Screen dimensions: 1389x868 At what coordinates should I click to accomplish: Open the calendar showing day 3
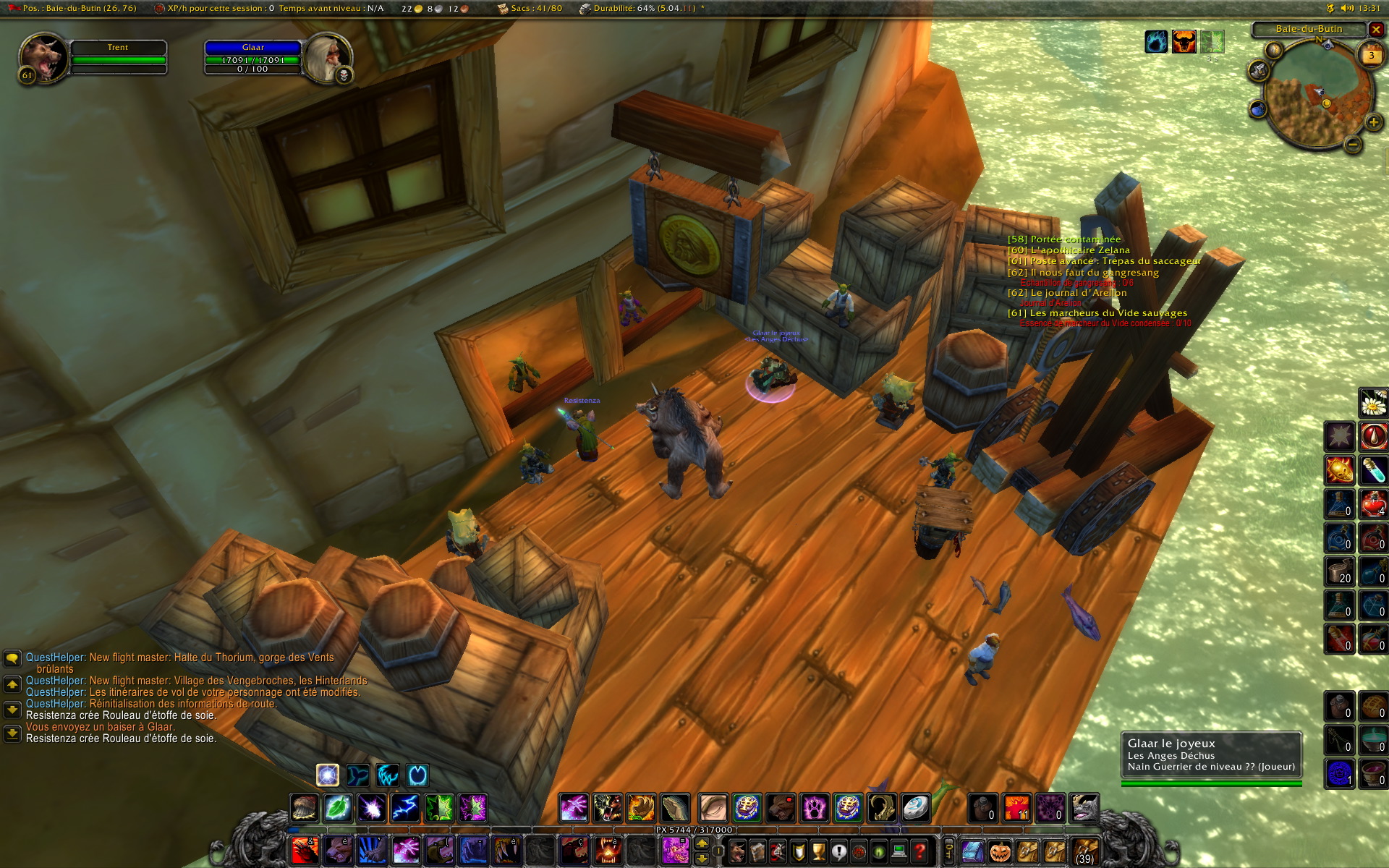(1371, 56)
